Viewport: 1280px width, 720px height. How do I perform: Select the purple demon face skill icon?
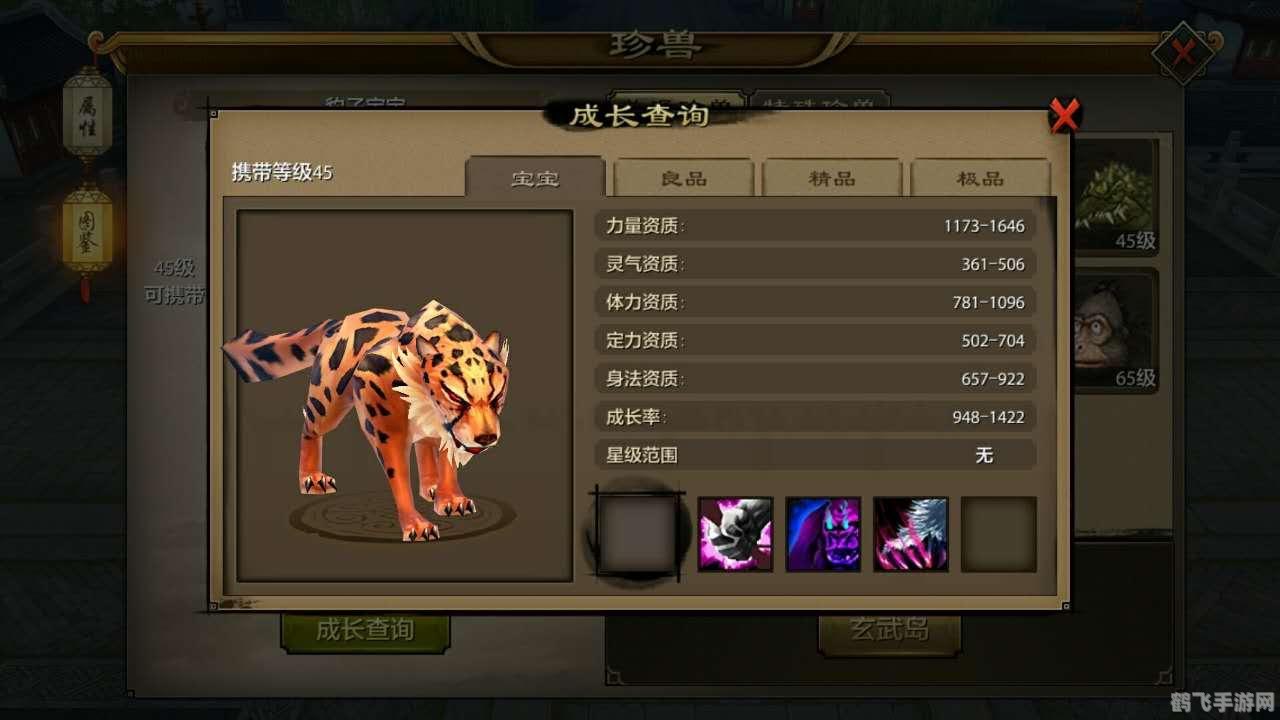coord(823,533)
